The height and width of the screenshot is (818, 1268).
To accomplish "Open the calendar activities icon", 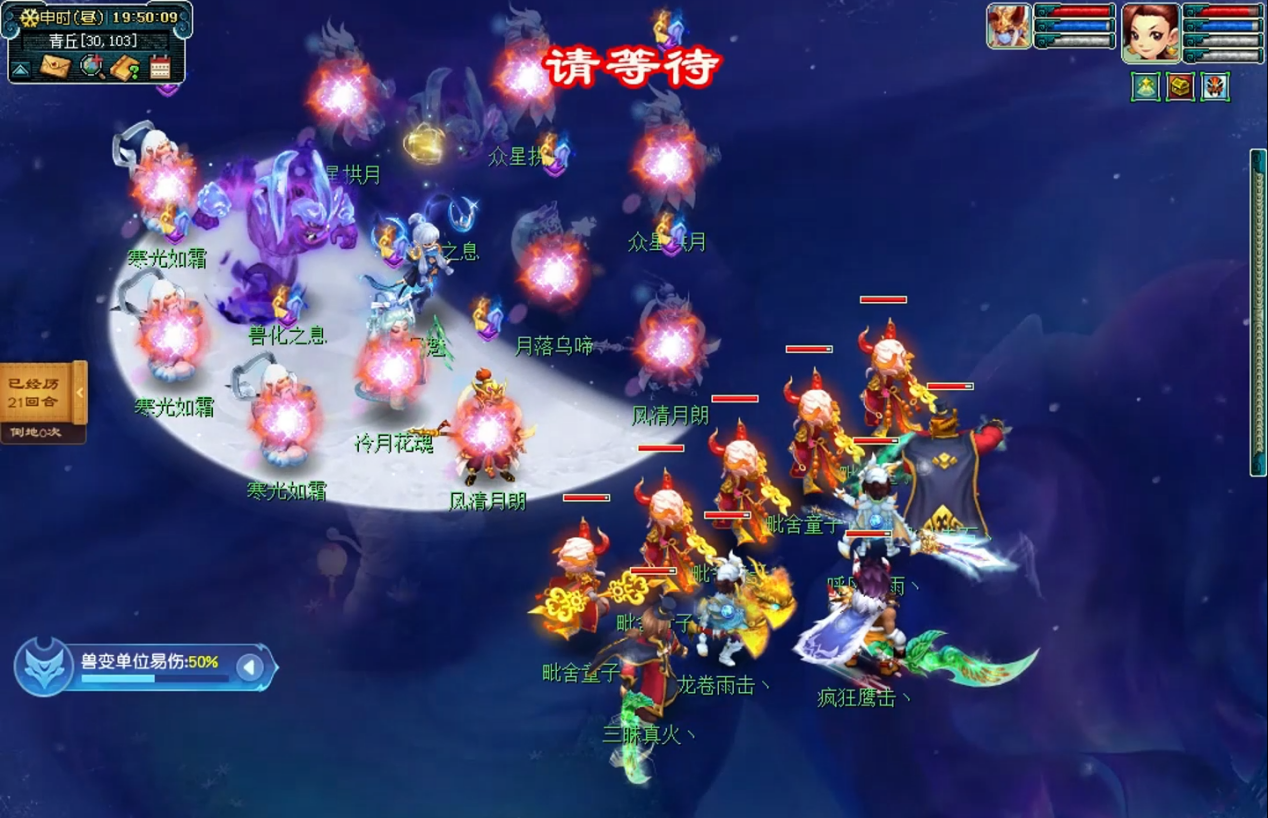I will coord(160,67).
